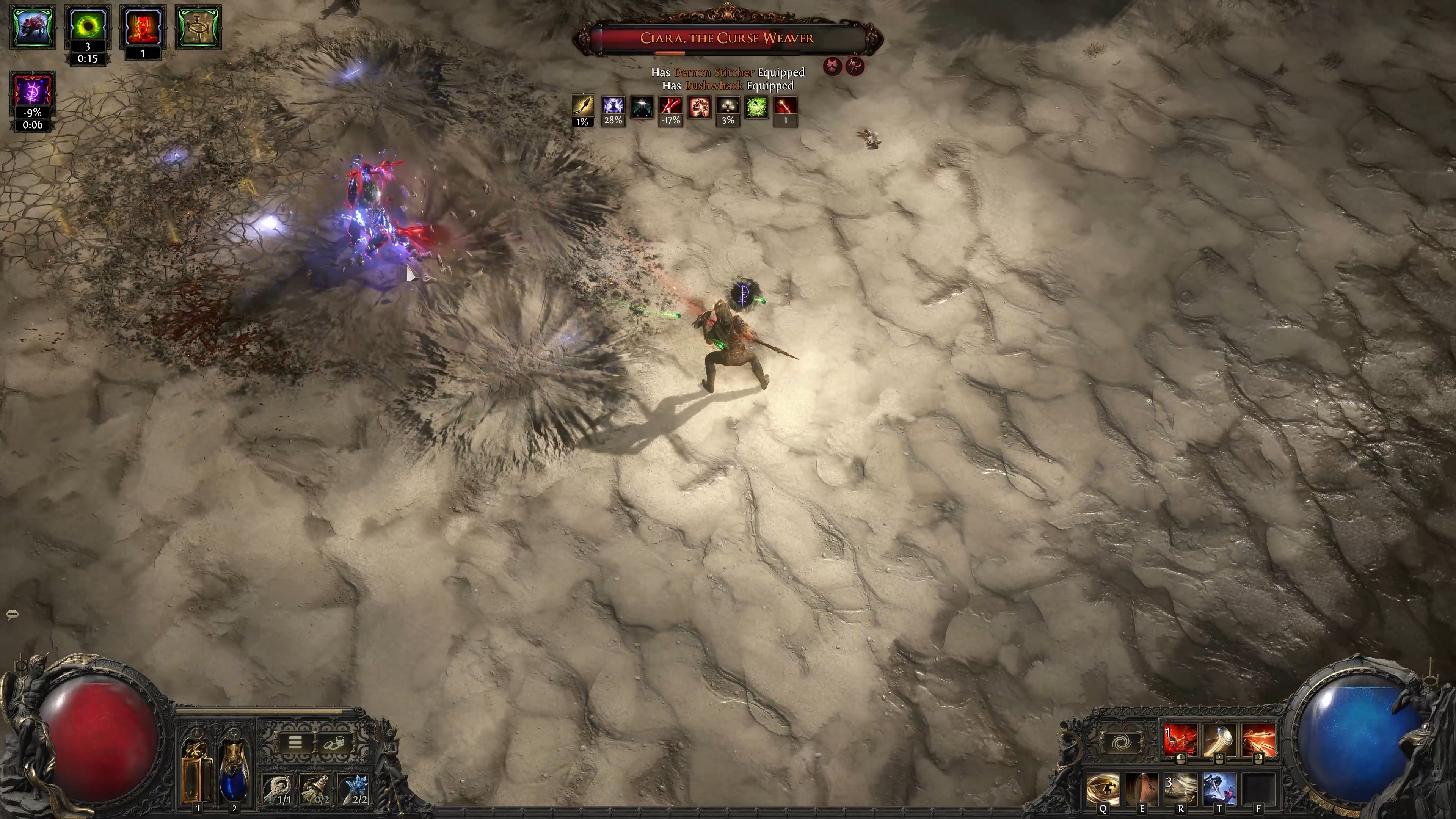1456x819 pixels.
Task: Activate the spear sweep skill on E
Action: [1142, 789]
